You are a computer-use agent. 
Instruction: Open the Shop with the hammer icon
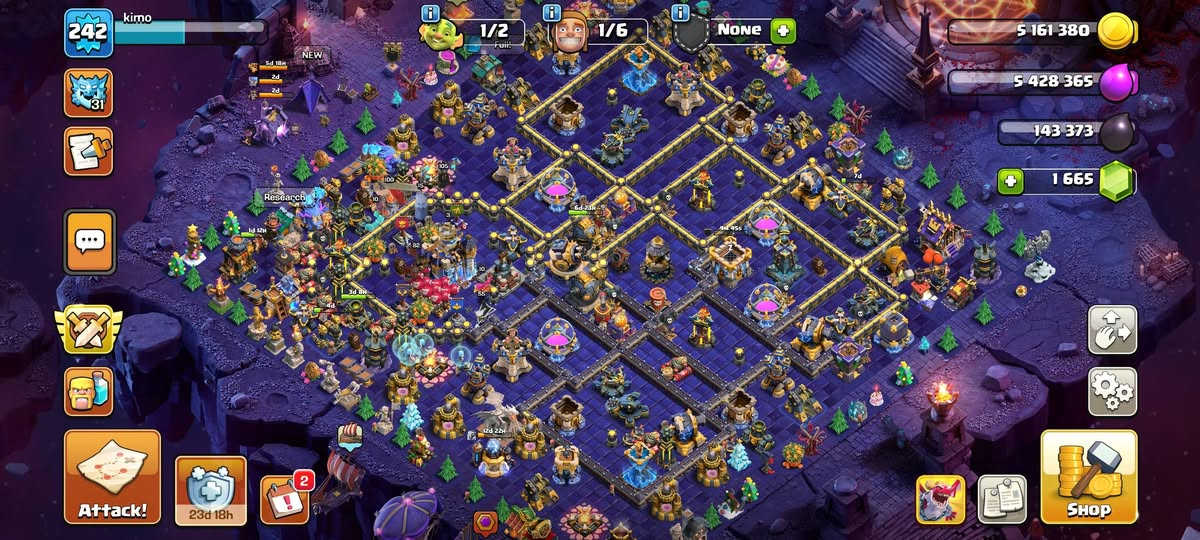pyautogui.click(x=1088, y=476)
